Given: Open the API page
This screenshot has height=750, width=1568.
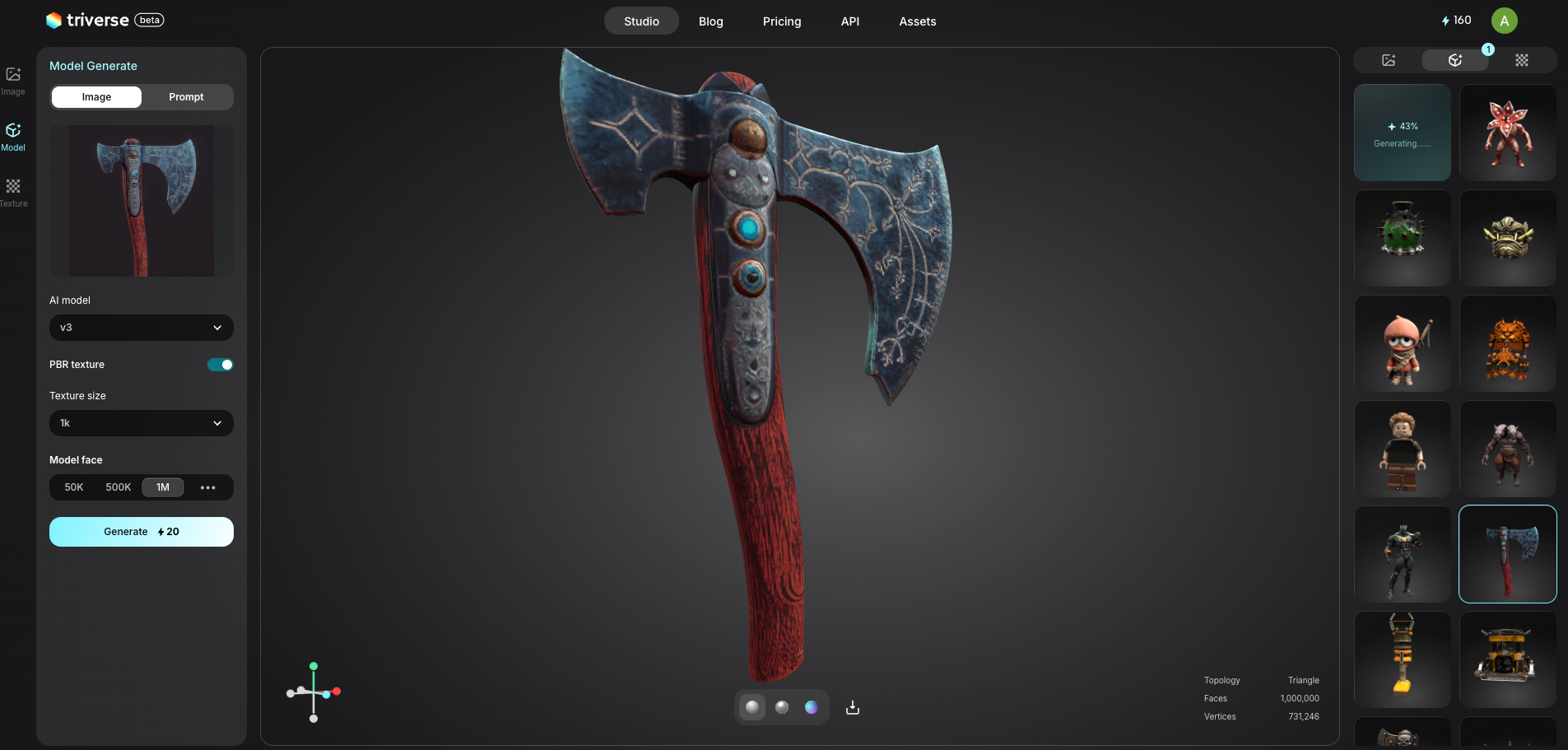Looking at the screenshot, I should [x=849, y=21].
